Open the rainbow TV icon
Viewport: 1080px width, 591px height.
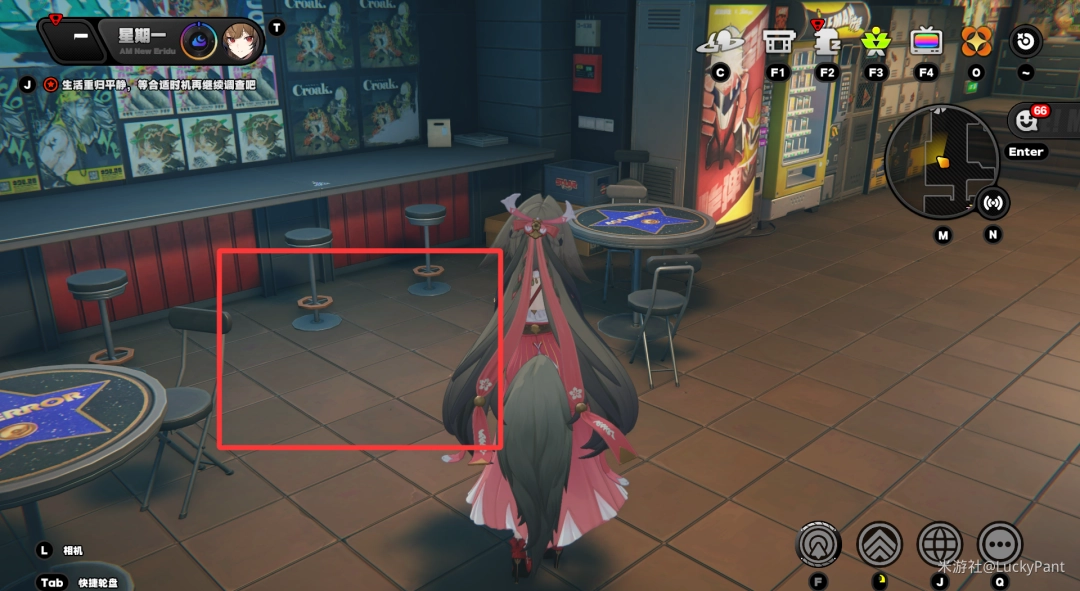926,42
